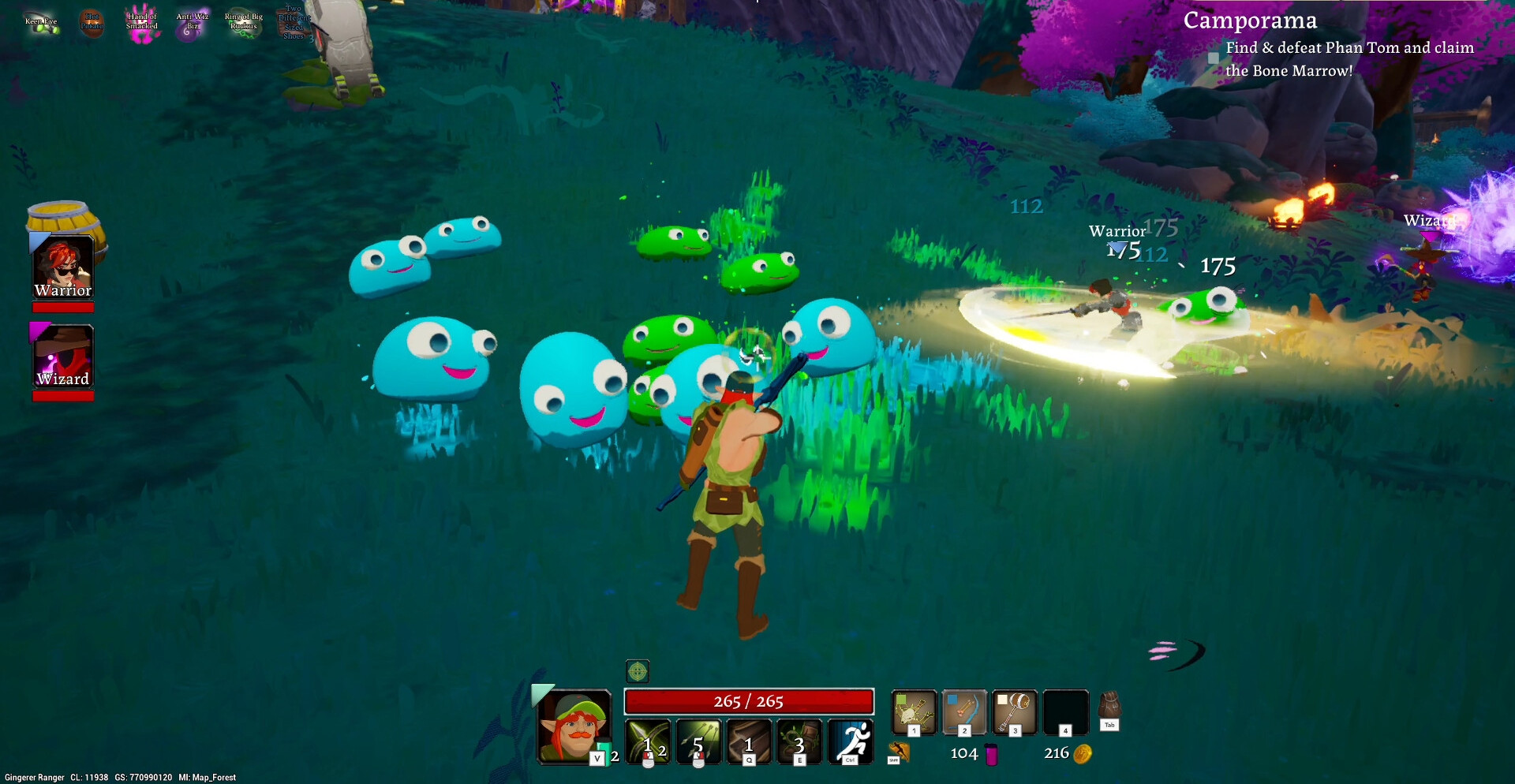Viewport: 1515px width, 784px height.
Task: Click the Hot Potato perk icon
Action: pos(92,22)
